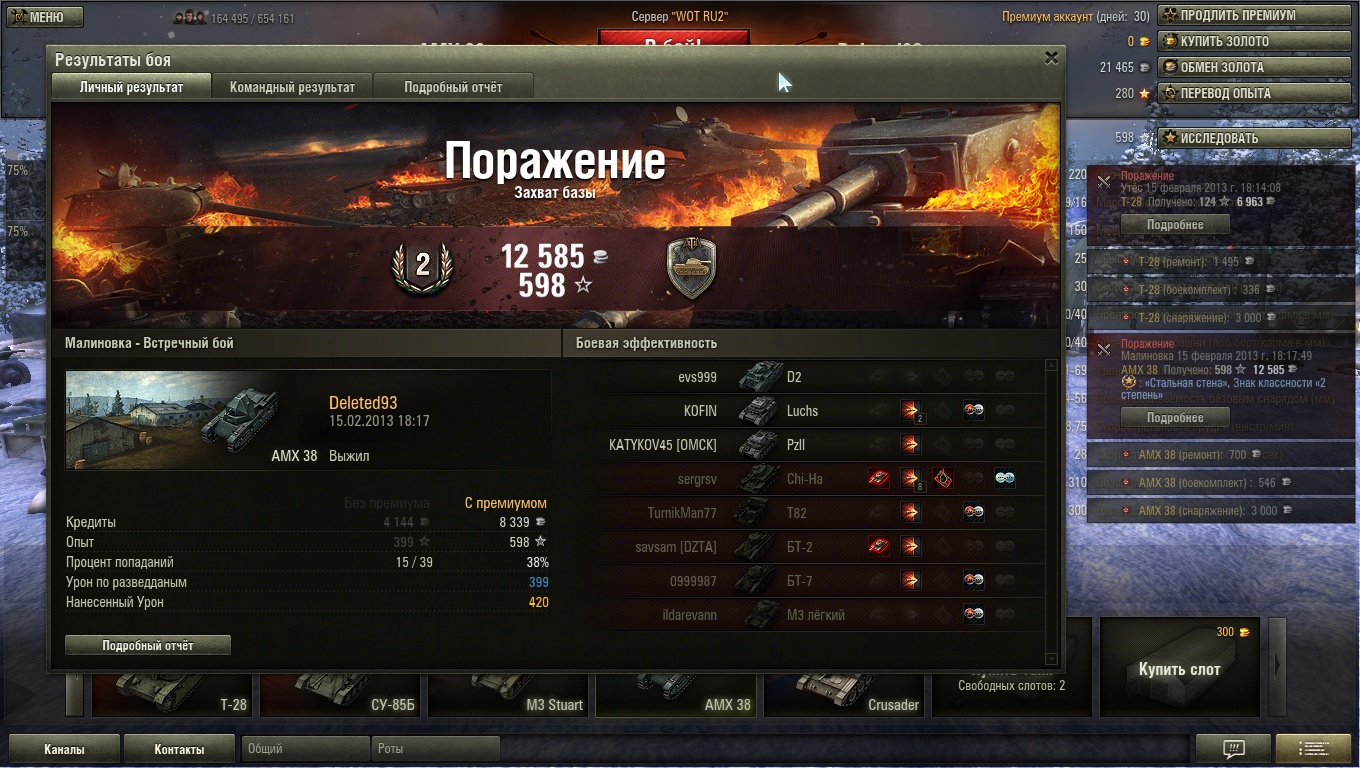Choose Перевод опыта button
This screenshot has height=768, width=1360.
[x=1228, y=93]
